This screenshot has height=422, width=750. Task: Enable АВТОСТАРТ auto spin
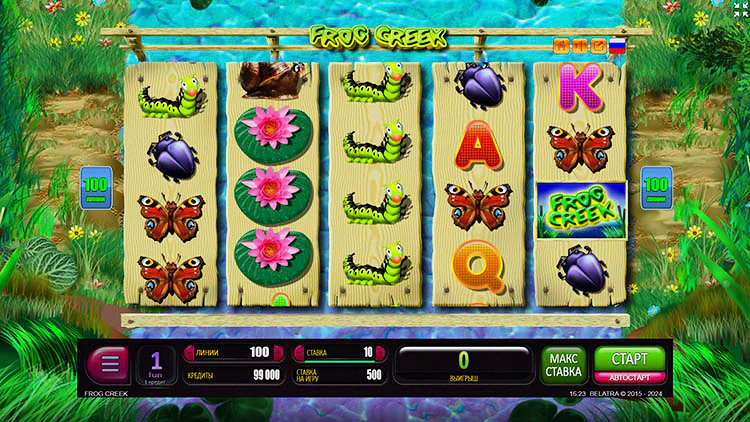629,378
